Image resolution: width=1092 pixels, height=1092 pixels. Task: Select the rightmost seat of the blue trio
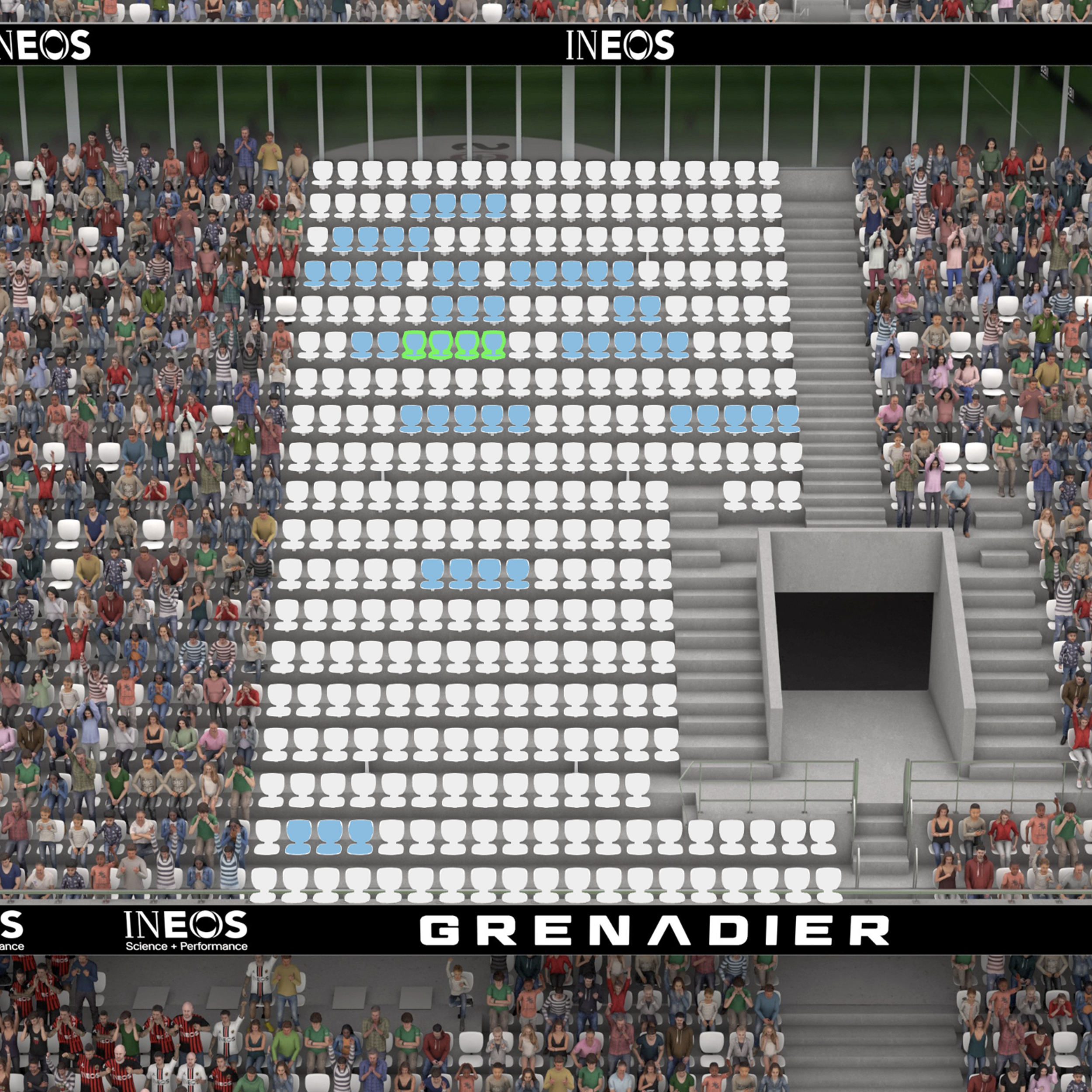tap(360, 836)
